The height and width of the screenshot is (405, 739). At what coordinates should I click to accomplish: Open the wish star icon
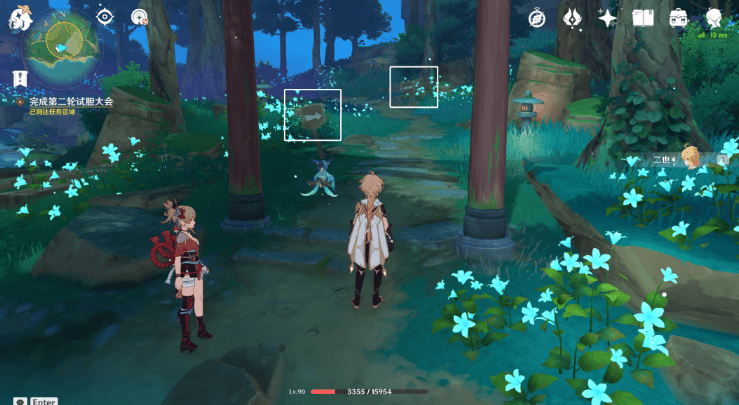pyautogui.click(x=607, y=18)
